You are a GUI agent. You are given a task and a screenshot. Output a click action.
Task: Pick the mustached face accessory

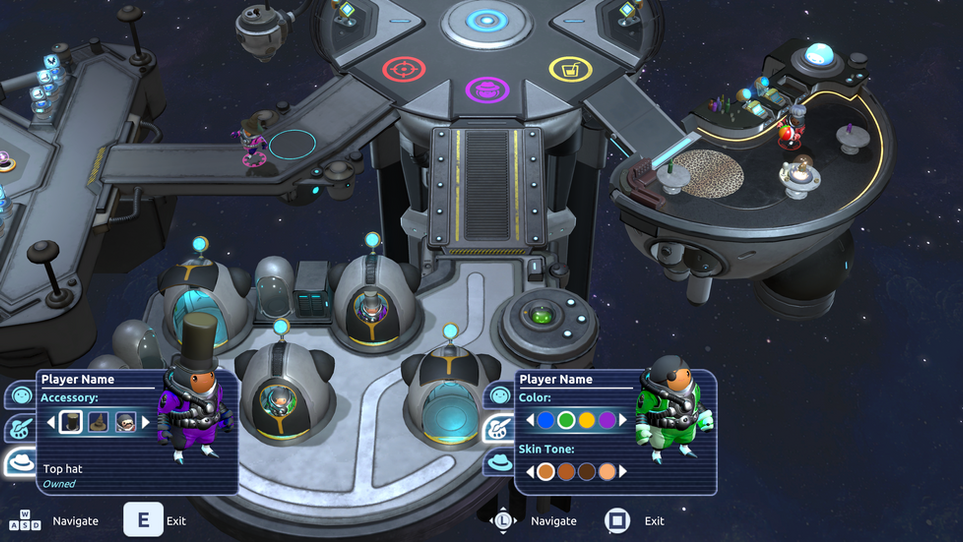125,422
